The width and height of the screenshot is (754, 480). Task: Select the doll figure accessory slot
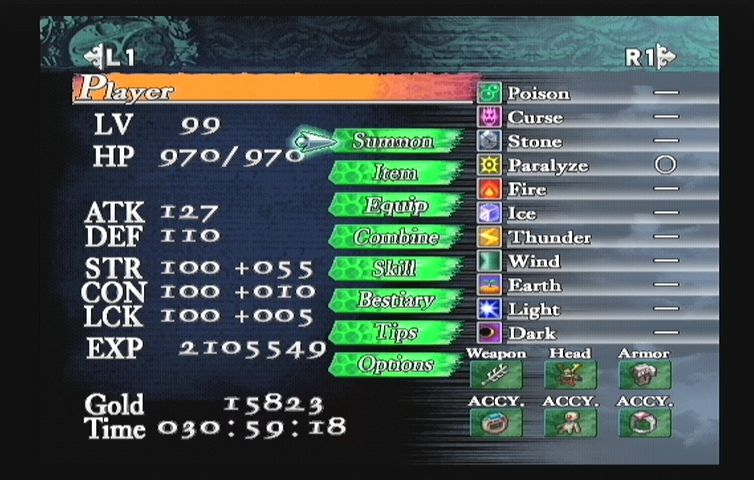click(x=570, y=423)
